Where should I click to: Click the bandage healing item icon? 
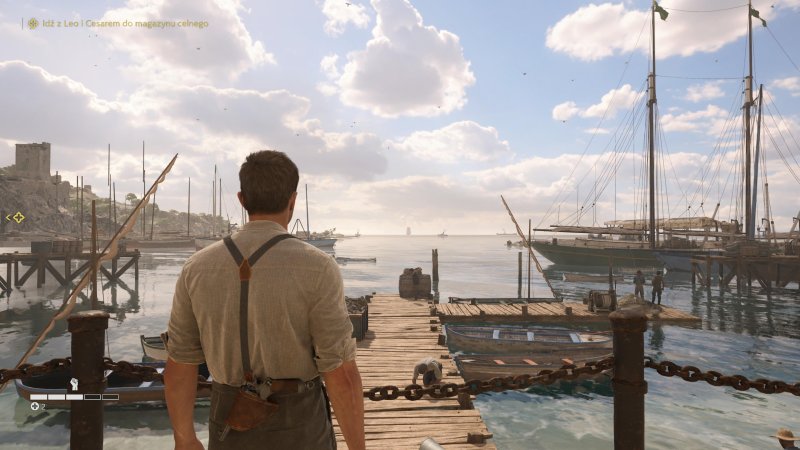(x=35, y=406)
